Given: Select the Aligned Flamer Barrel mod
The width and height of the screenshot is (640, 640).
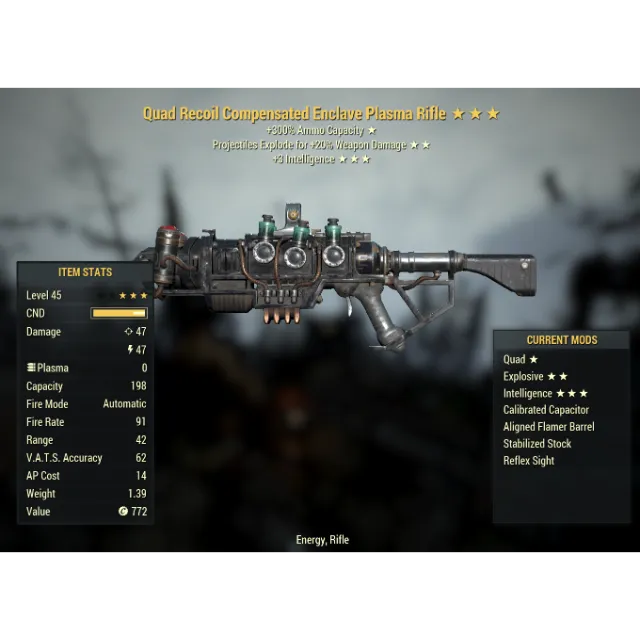Looking at the screenshot, I should [548, 427].
